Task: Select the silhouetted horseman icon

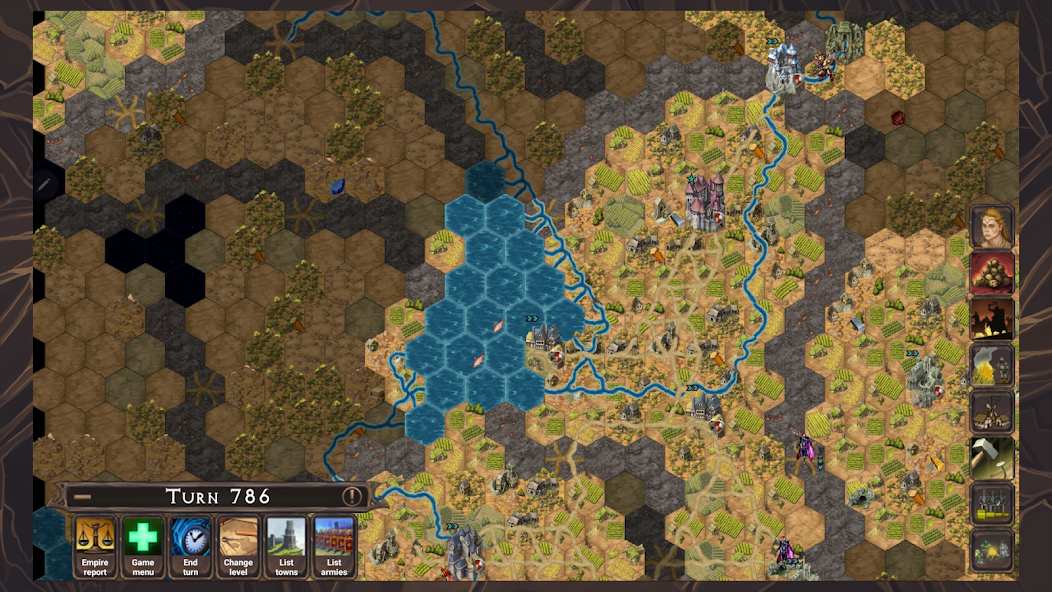Action: click(x=992, y=319)
